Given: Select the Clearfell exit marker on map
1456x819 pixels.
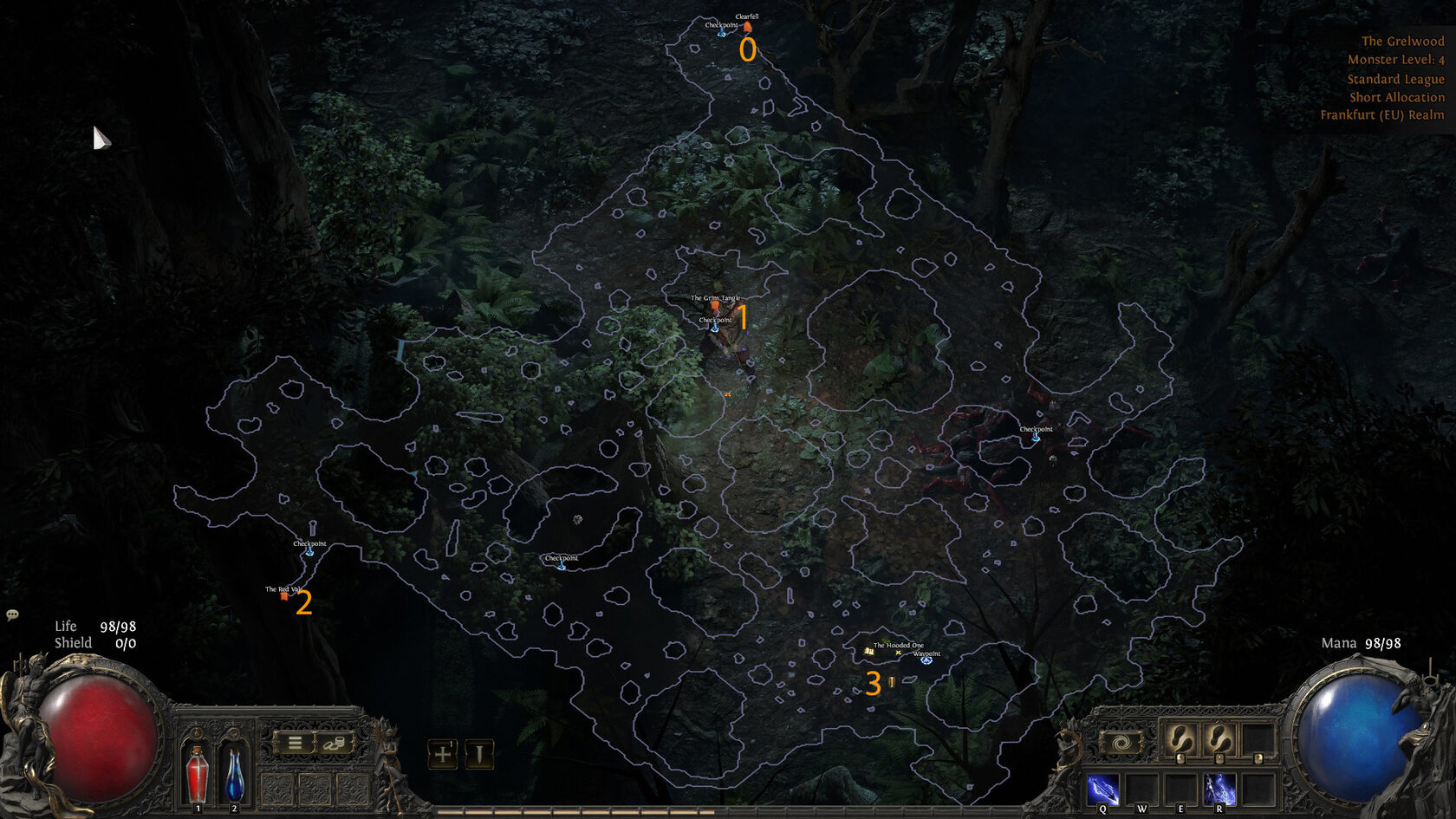Looking at the screenshot, I should click(x=747, y=27).
